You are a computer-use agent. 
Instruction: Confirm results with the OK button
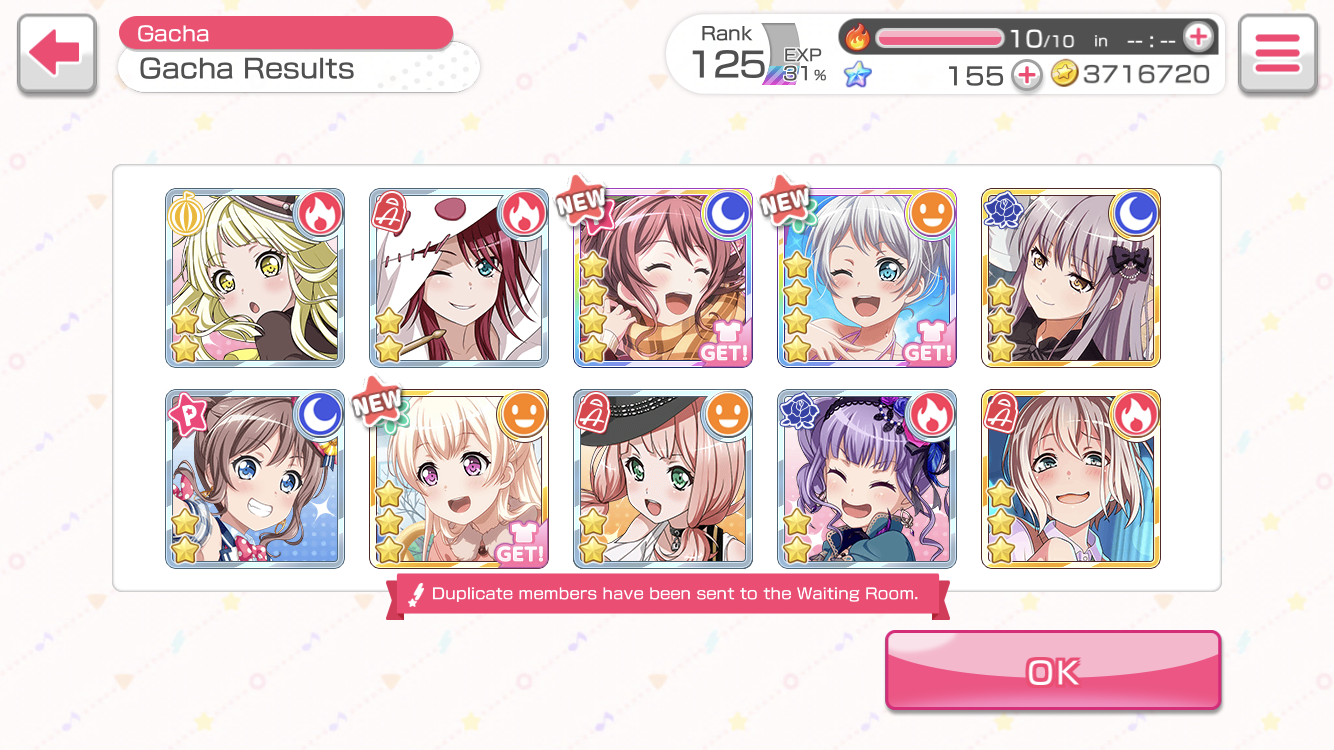[1052, 670]
